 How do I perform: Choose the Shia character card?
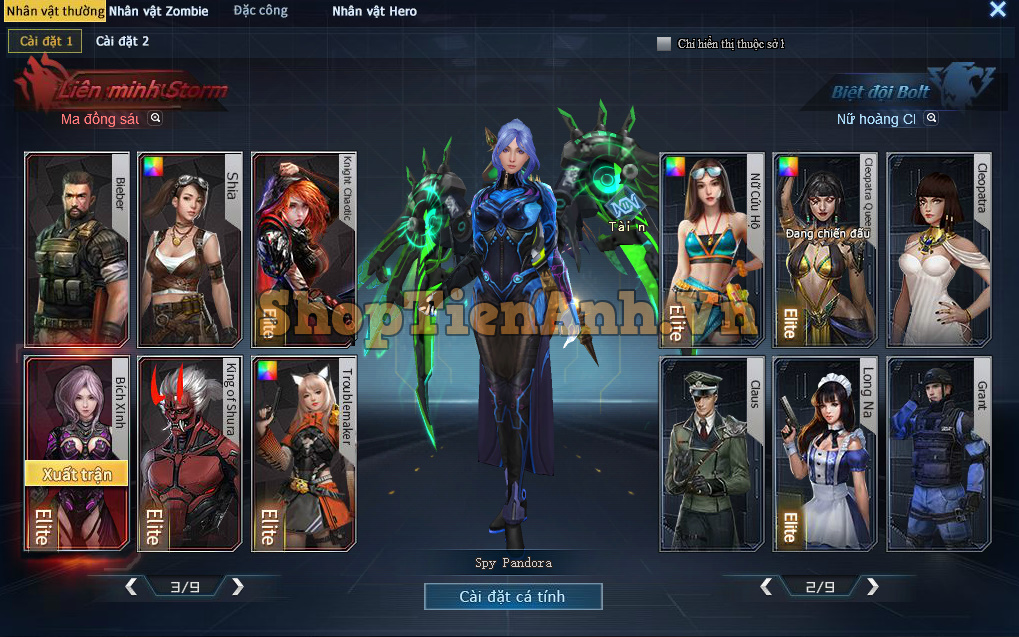190,250
